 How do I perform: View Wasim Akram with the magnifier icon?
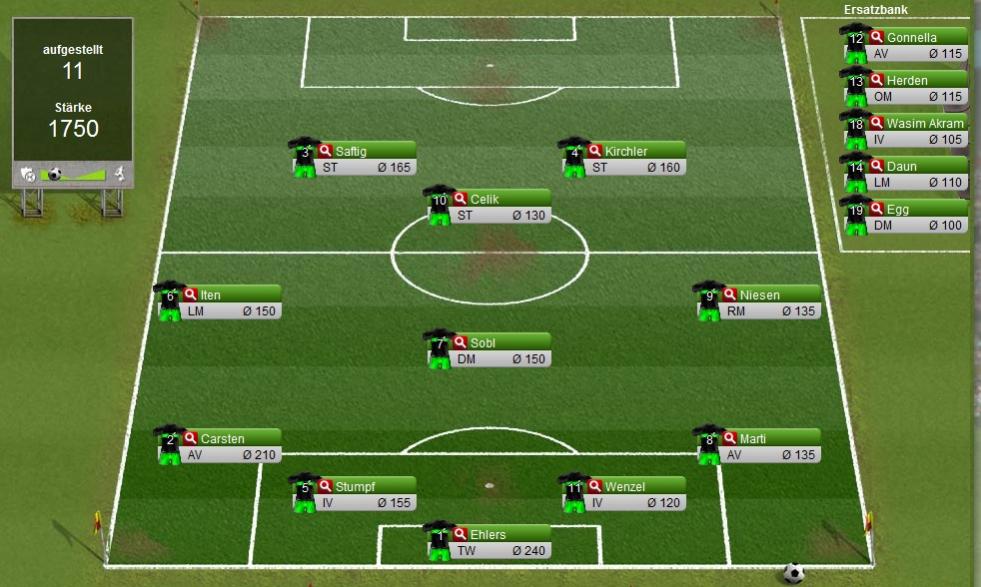pyautogui.click(x=876, y=124)
